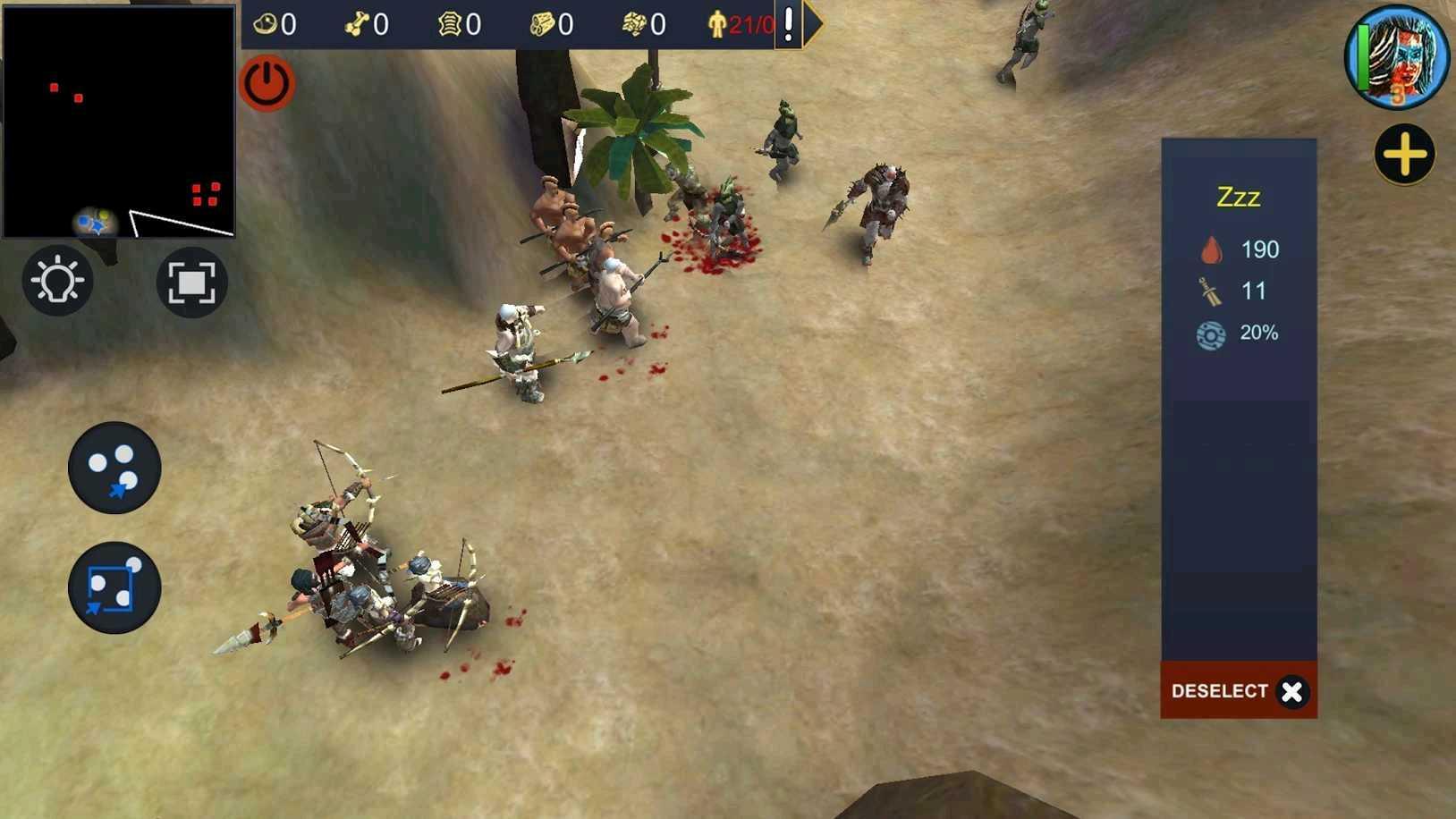Toggle the fit-to-screen camera mode

tap(191, 281)
